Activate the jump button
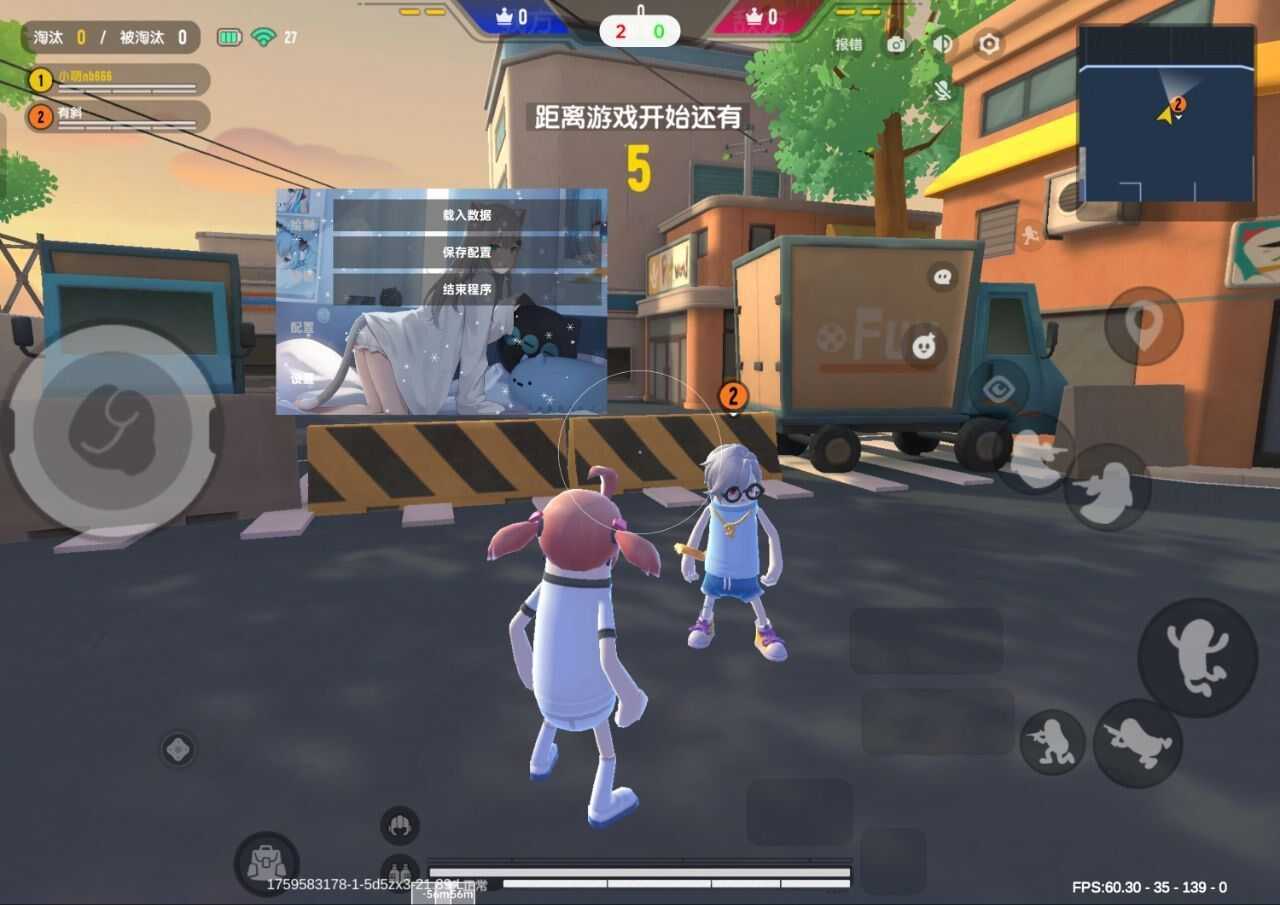Viewport: 1280px width, 905px height. [1197, 657]
